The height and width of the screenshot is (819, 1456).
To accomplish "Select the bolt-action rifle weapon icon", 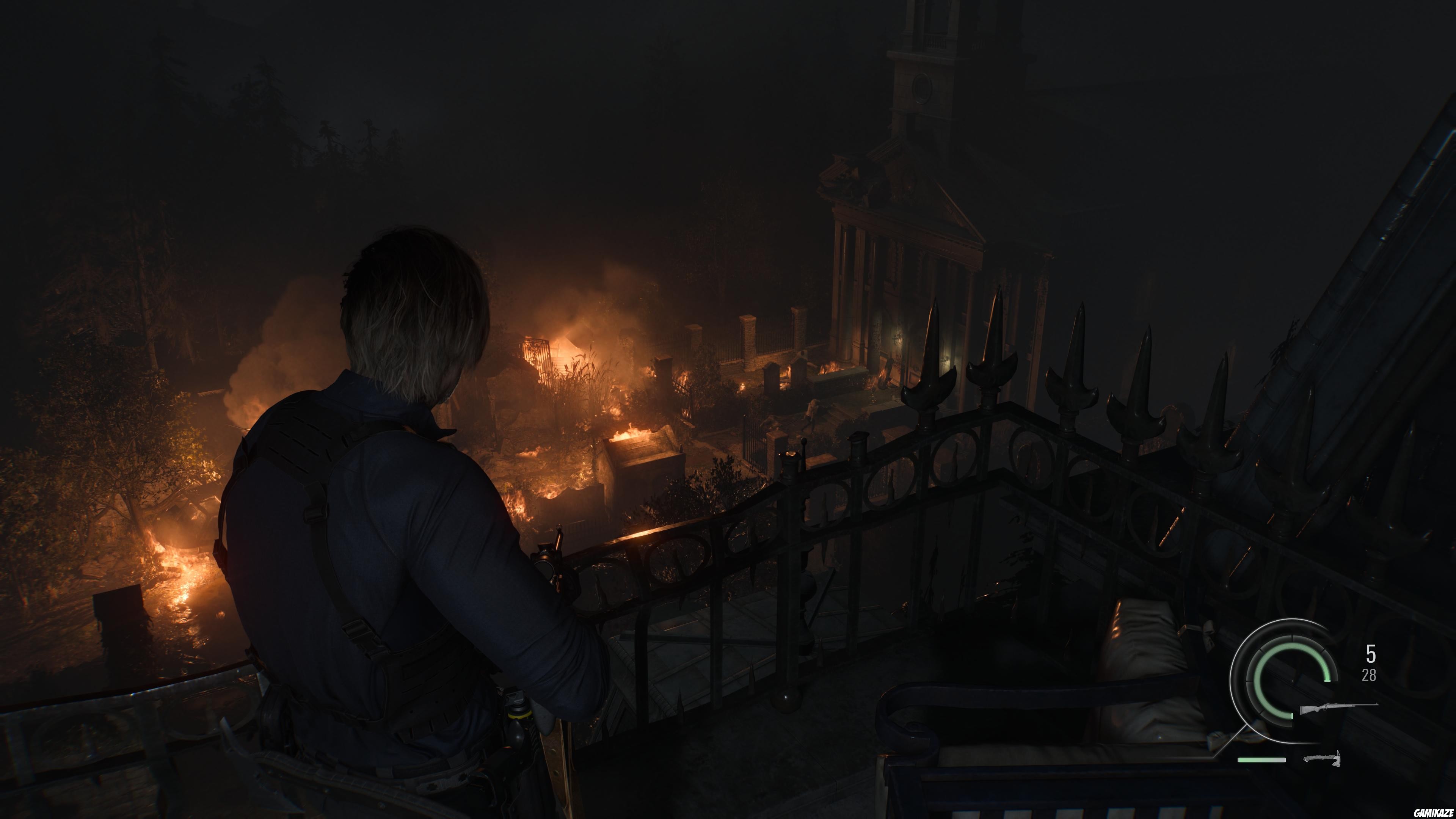I will pos(1338,708).
